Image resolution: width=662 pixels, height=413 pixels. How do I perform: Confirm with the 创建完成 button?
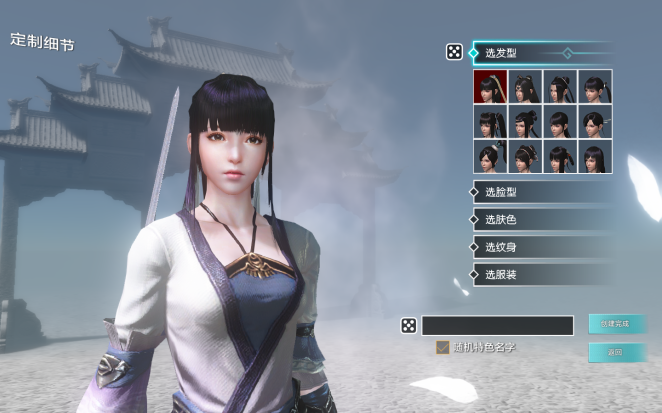(x=616, y=324)
